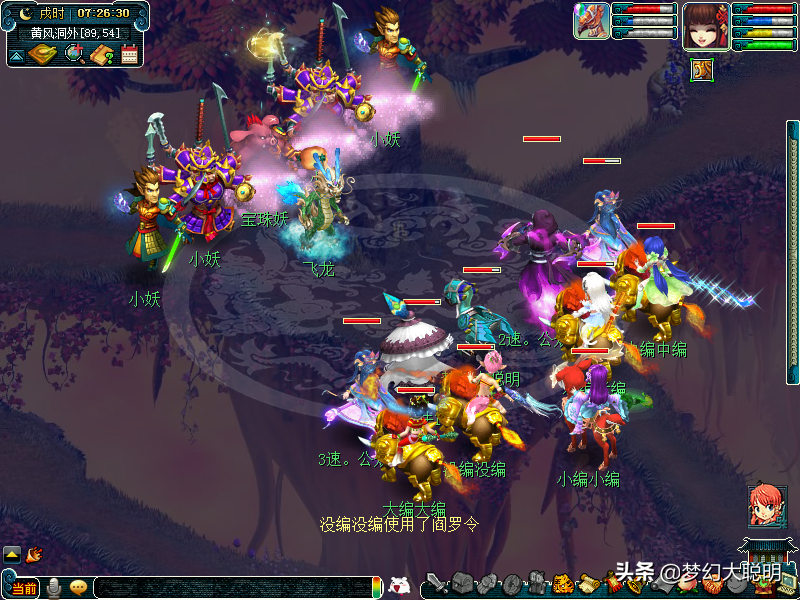The image size is (800, 600).
Task: Select the player character portrait
Action: 704,27
